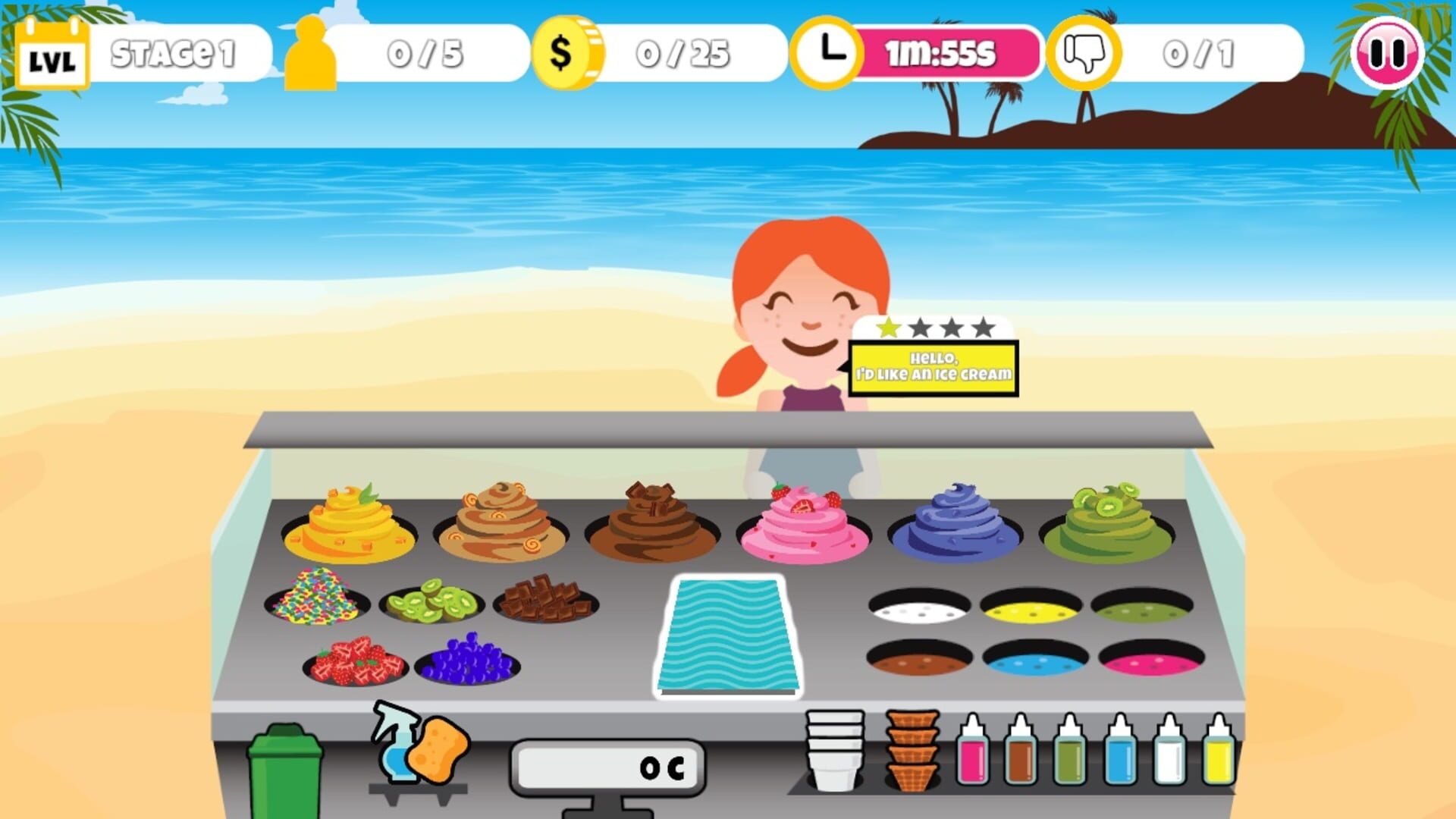The height and width of the screenshot is (819, 1456).
Task: Take a waffle cone
Action: (912, 751)
